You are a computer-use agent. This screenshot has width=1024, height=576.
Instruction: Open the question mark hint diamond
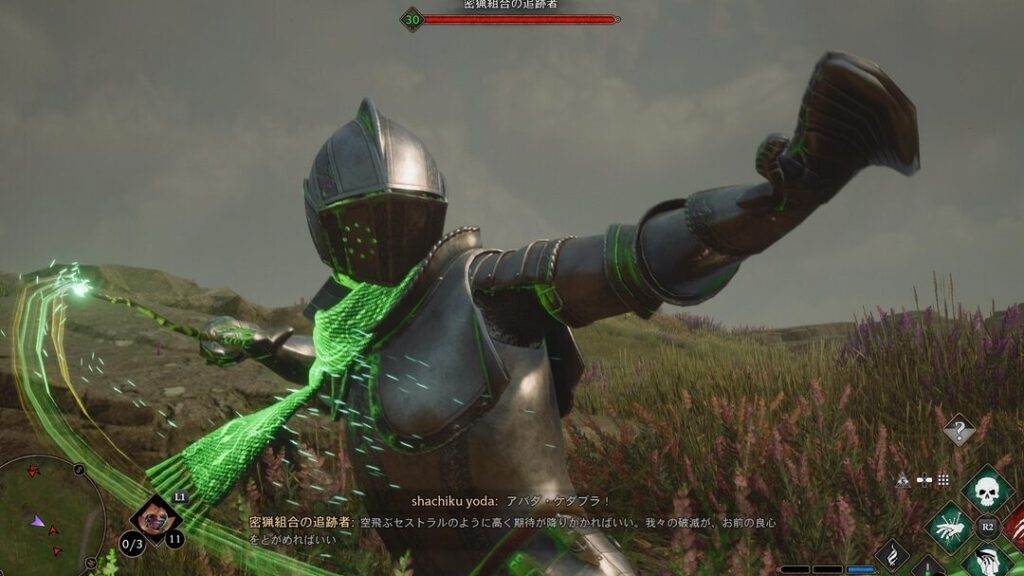click(x=959, y=430)
